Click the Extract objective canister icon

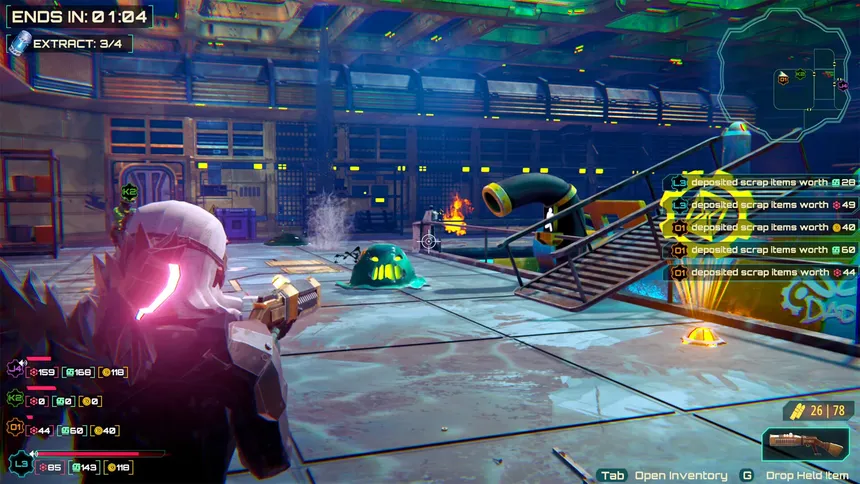coord(18,43)
